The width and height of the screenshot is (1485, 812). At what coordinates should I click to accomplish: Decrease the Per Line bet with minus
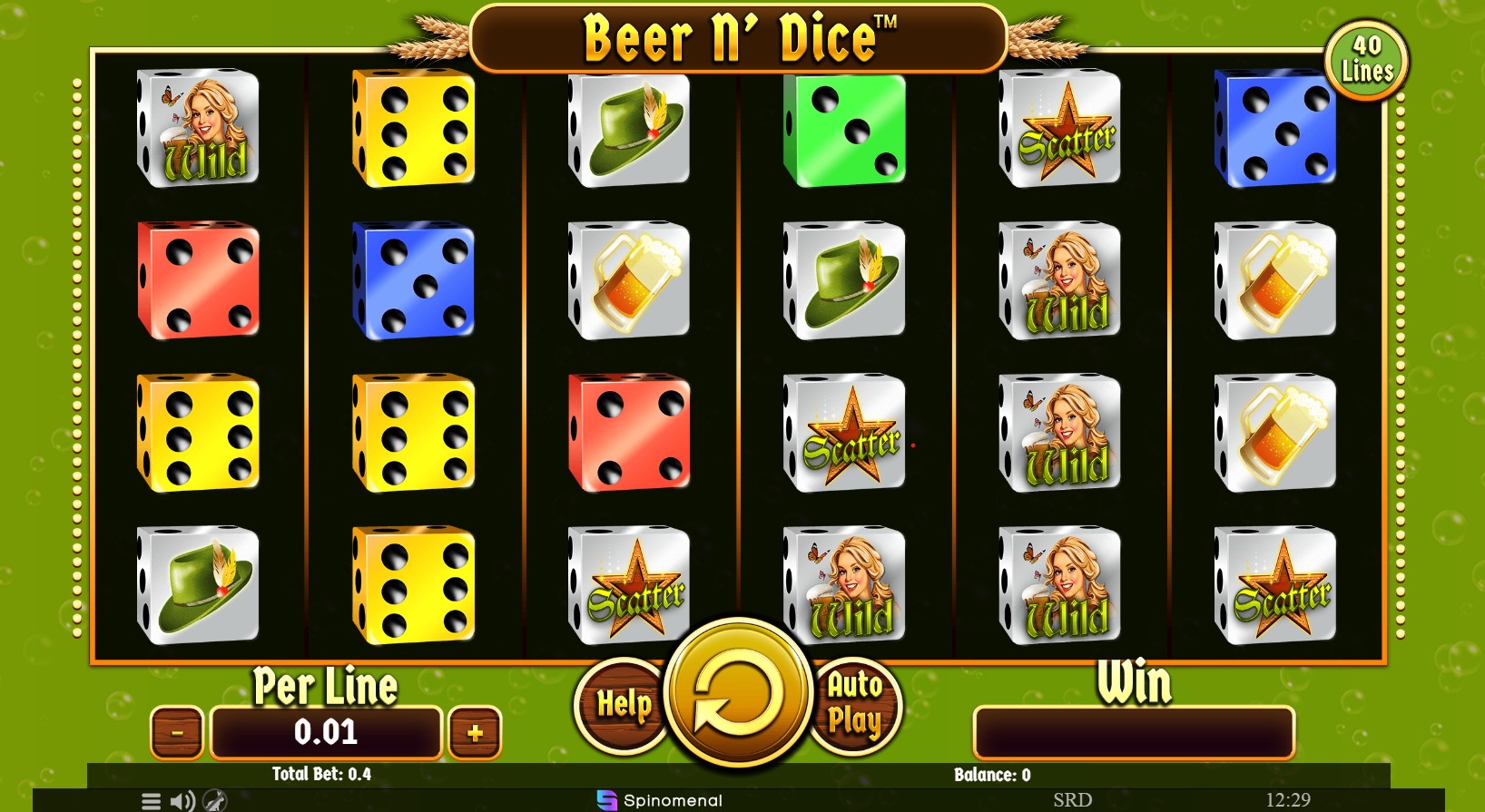click(x=178, y=731)
